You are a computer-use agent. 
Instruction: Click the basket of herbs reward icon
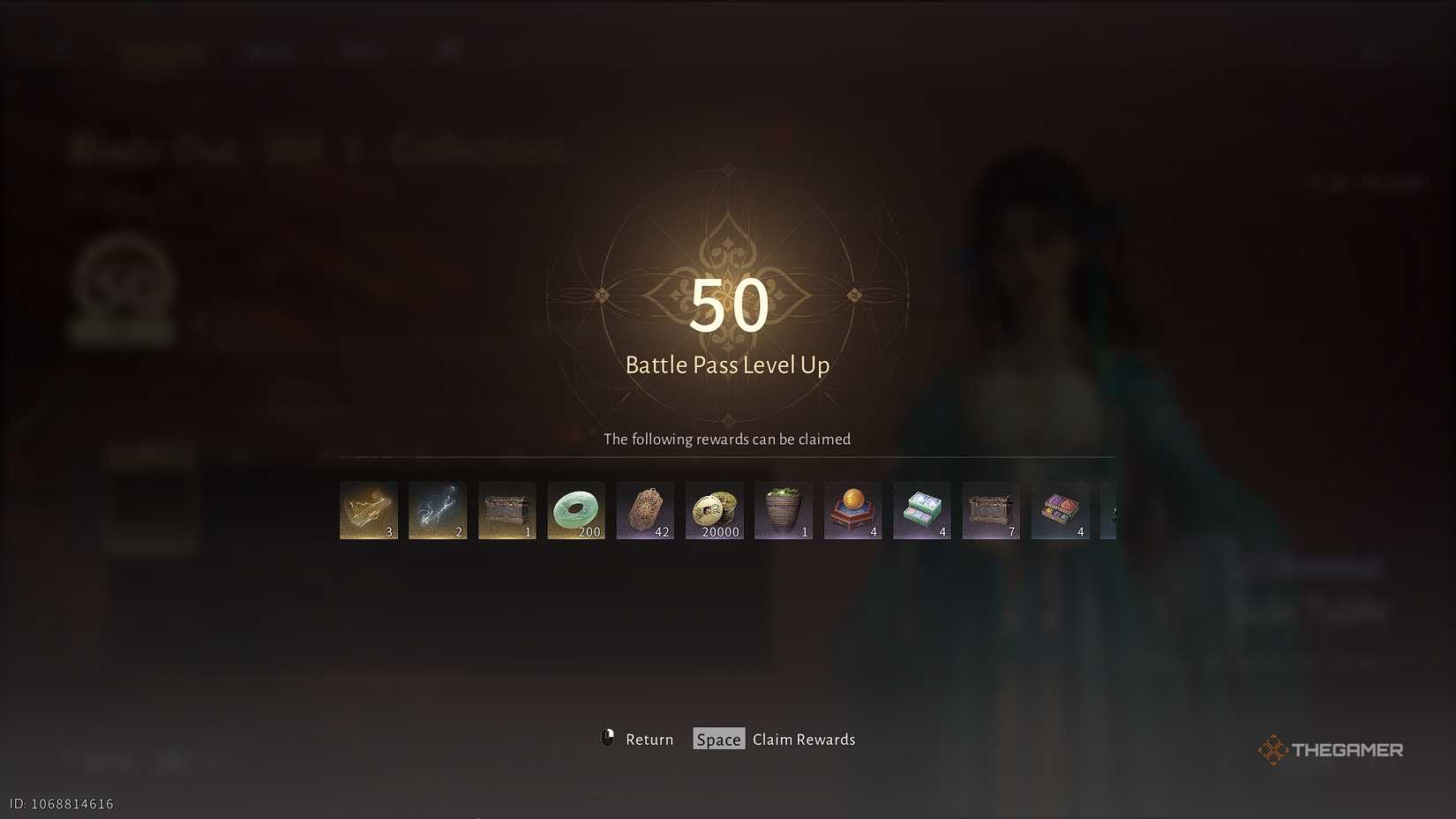tap(784, 510)
